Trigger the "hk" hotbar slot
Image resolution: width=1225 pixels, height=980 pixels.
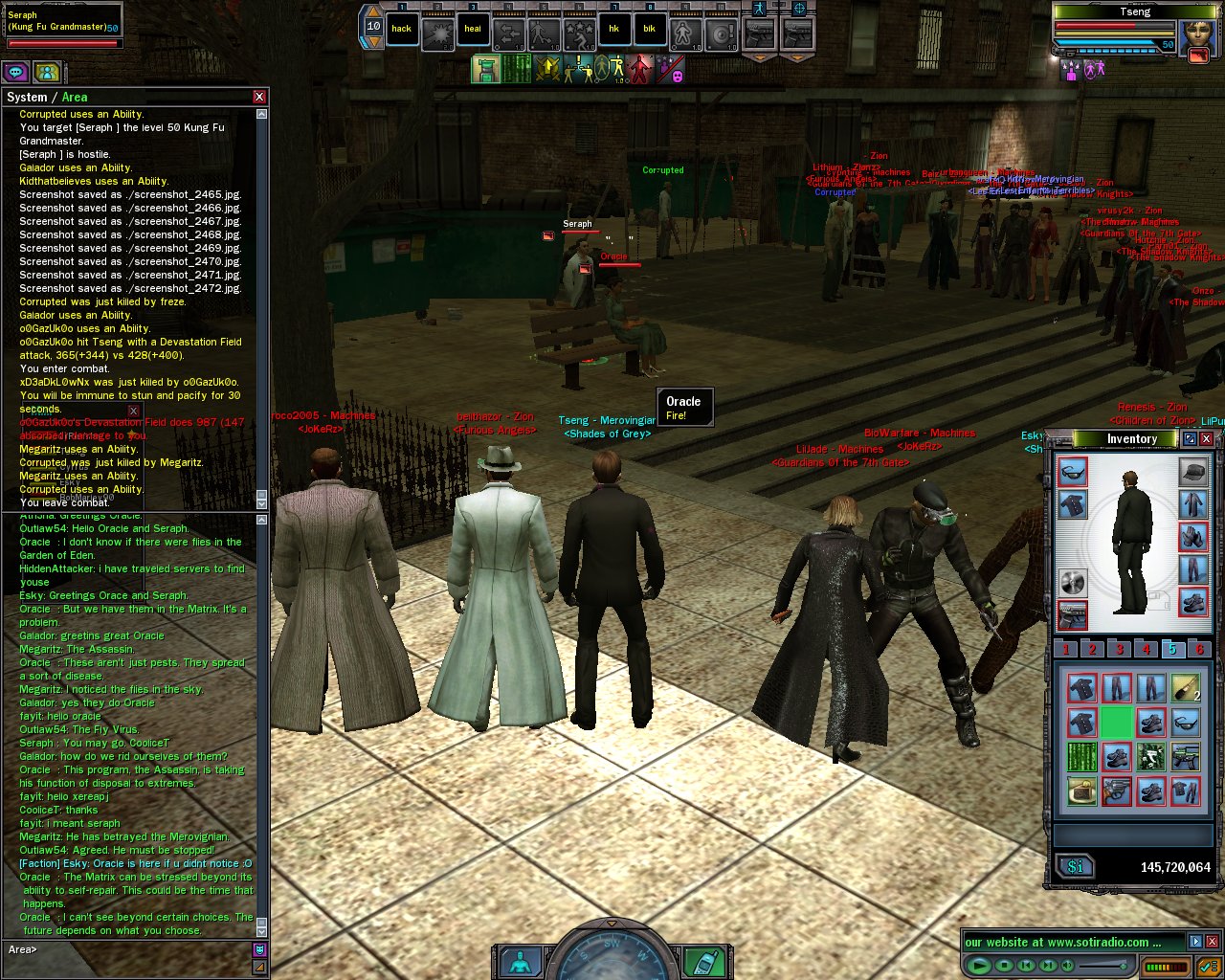[x=613, y=29]
